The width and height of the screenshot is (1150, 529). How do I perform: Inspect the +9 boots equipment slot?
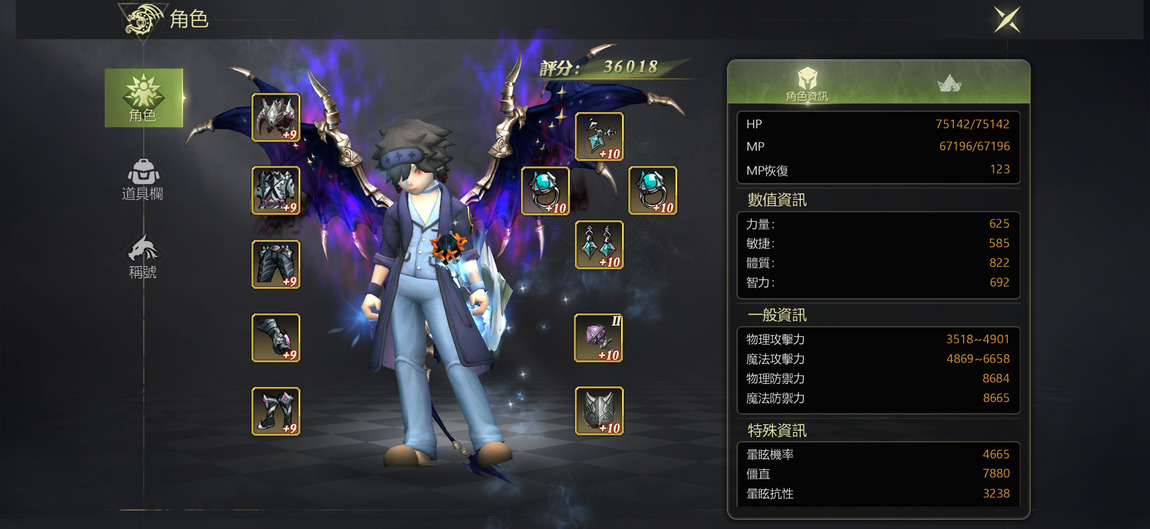[x=276, y=411]
